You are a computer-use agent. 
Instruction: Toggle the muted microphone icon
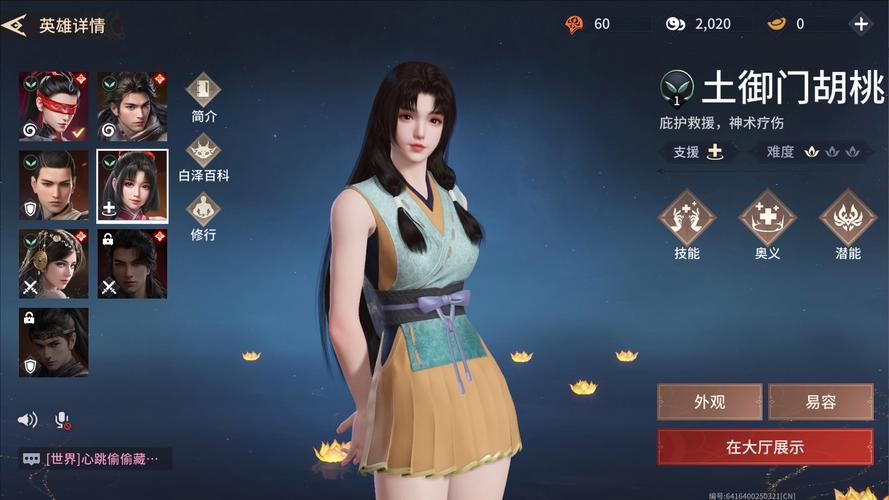(62, 420)
